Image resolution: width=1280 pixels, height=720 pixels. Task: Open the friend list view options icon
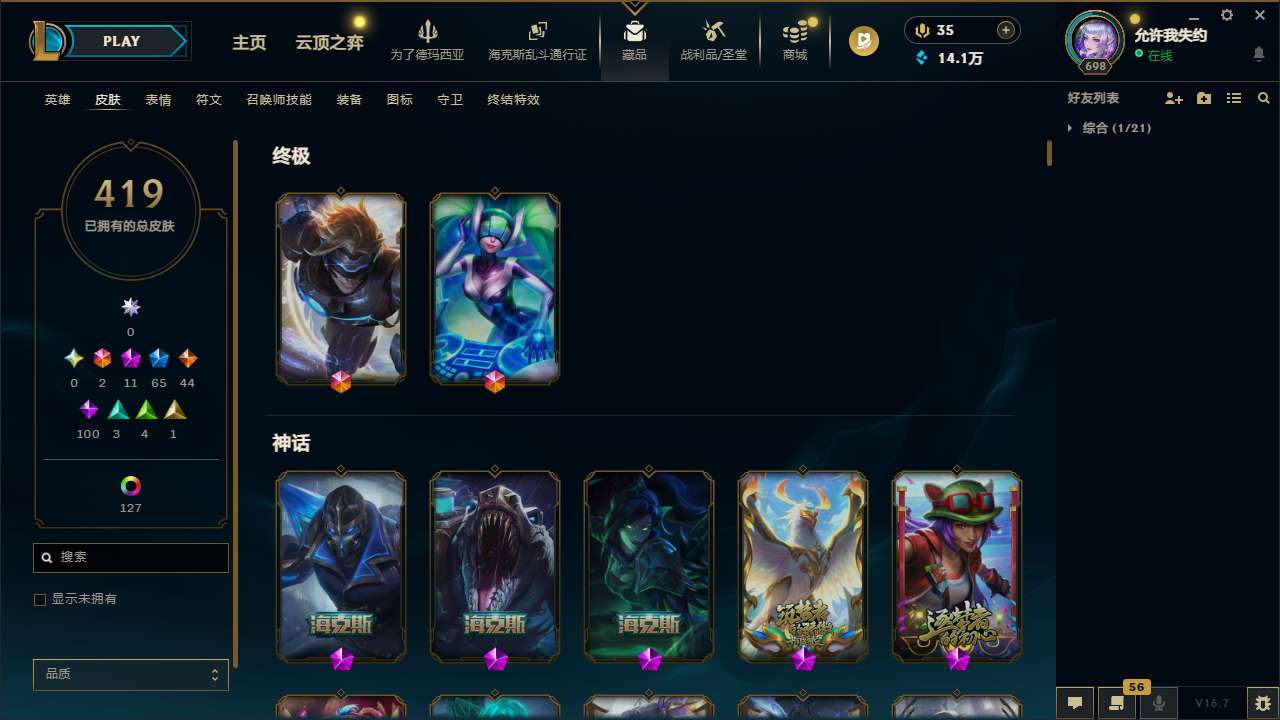tap(1234, 98)
